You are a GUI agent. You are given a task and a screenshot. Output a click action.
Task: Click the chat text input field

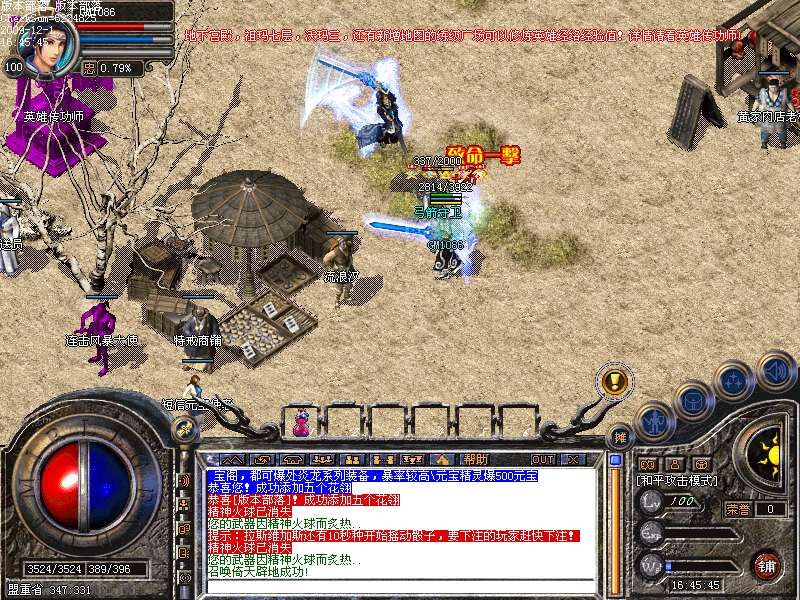coord(400,585)
